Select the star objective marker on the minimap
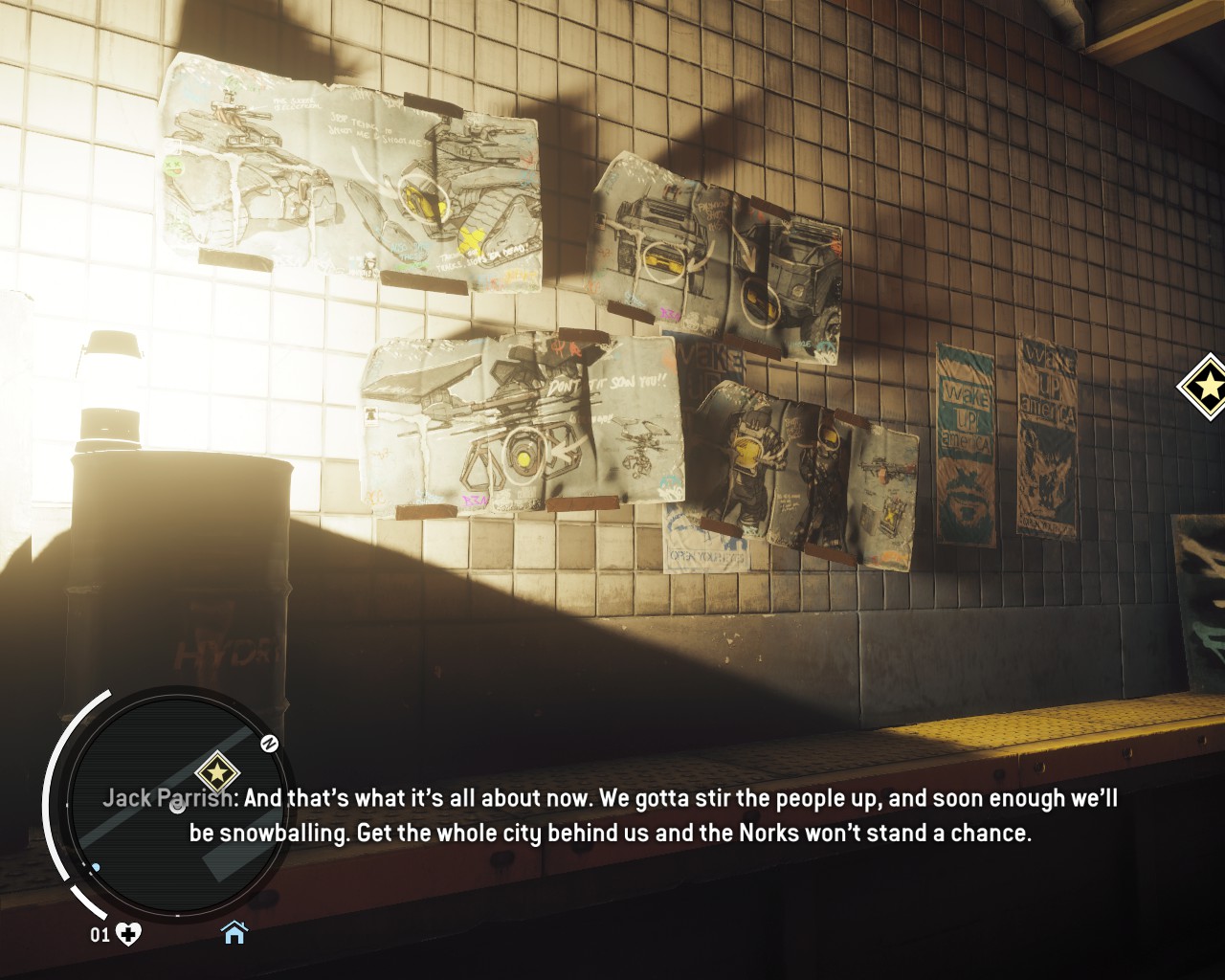 pyautogui.click(x=217, y=772)
